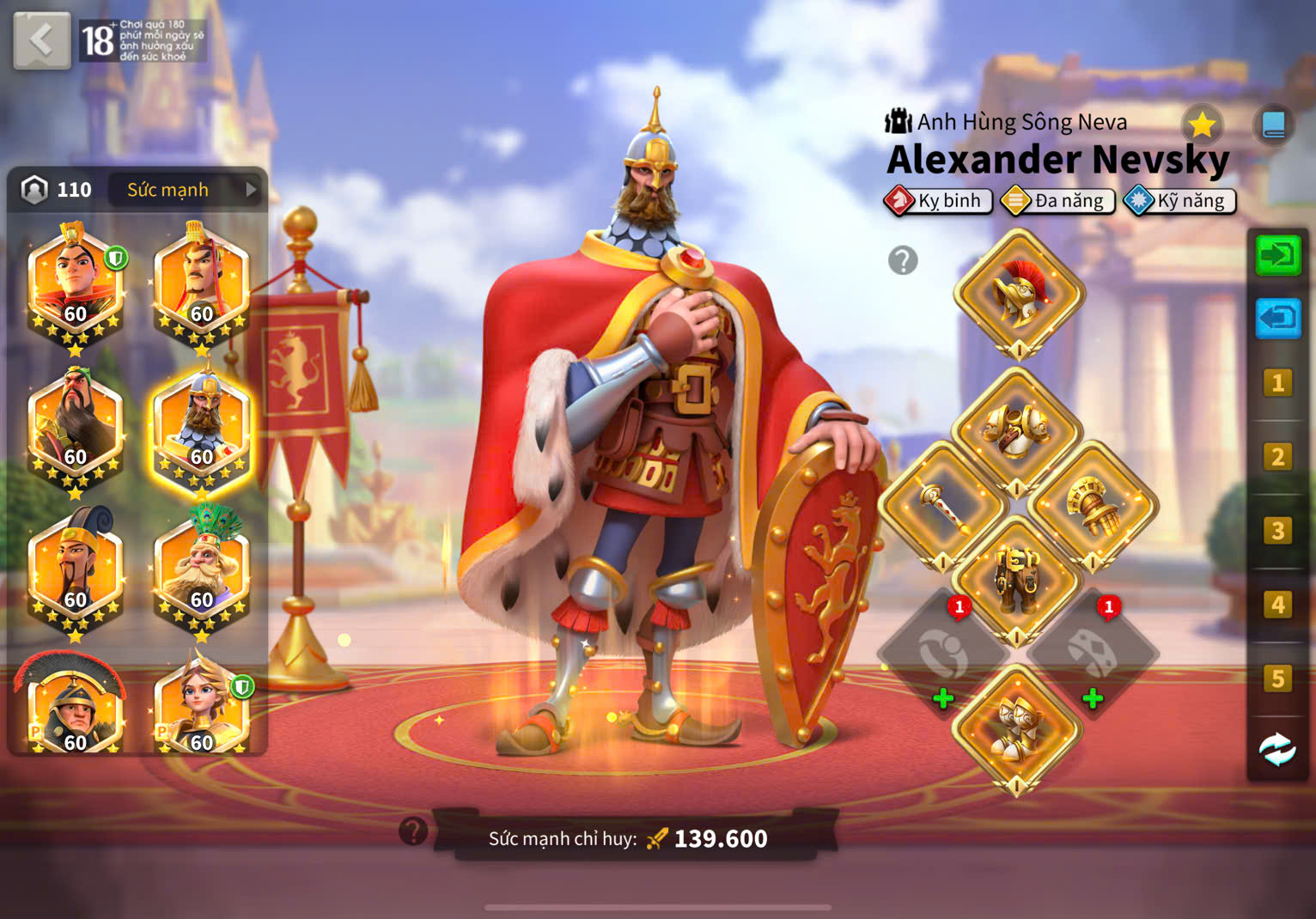
Task: Switch to equipment preset 3
Action: (1277, 531)
